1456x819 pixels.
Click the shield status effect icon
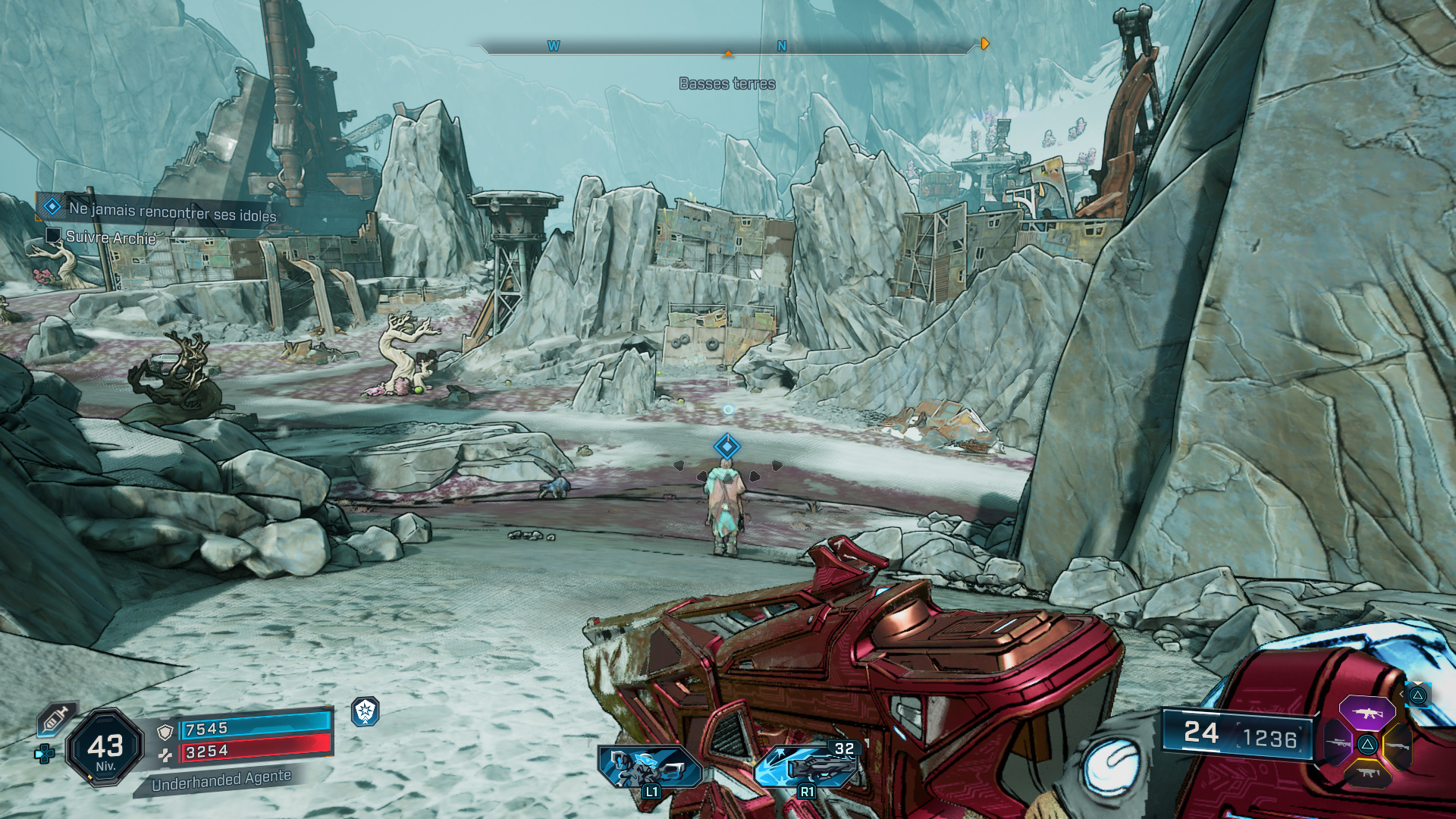point(366,711)
